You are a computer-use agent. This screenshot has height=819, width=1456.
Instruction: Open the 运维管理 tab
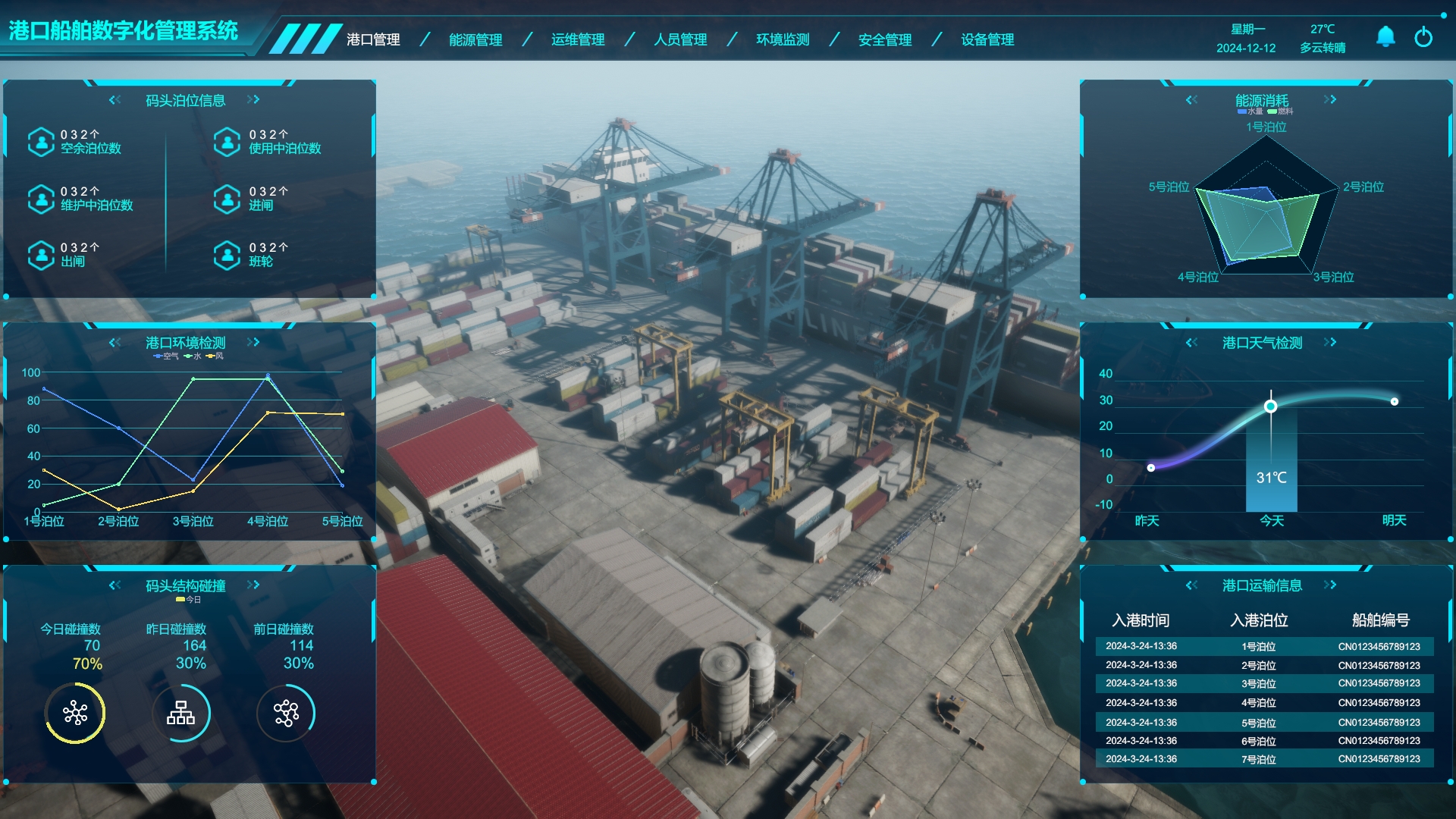tap(578, 39)
